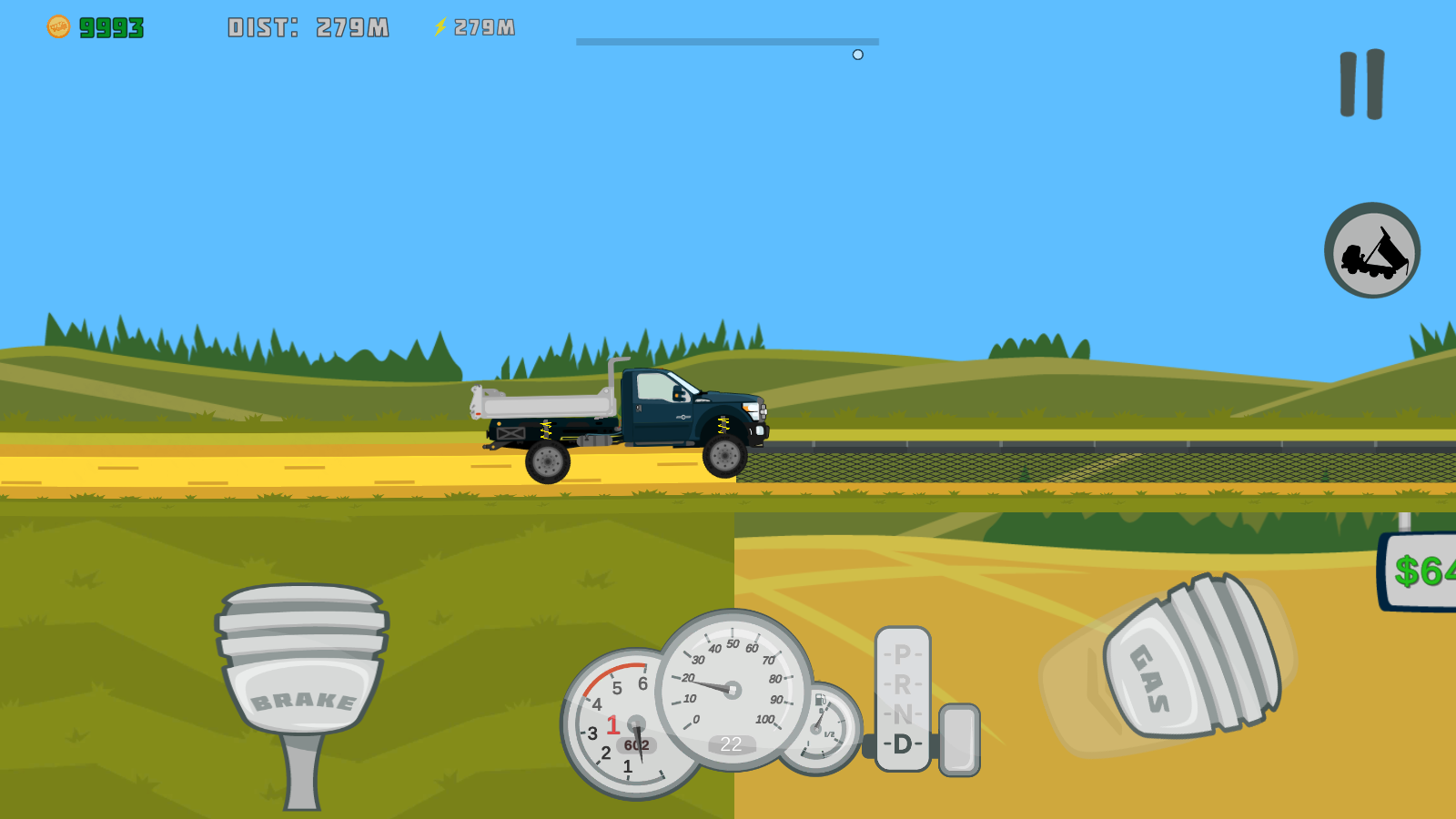Click the coin icon next to 9993
The width and height of the screenshot is (1456, 819).
pyautogui.click(x=58, y=25)
